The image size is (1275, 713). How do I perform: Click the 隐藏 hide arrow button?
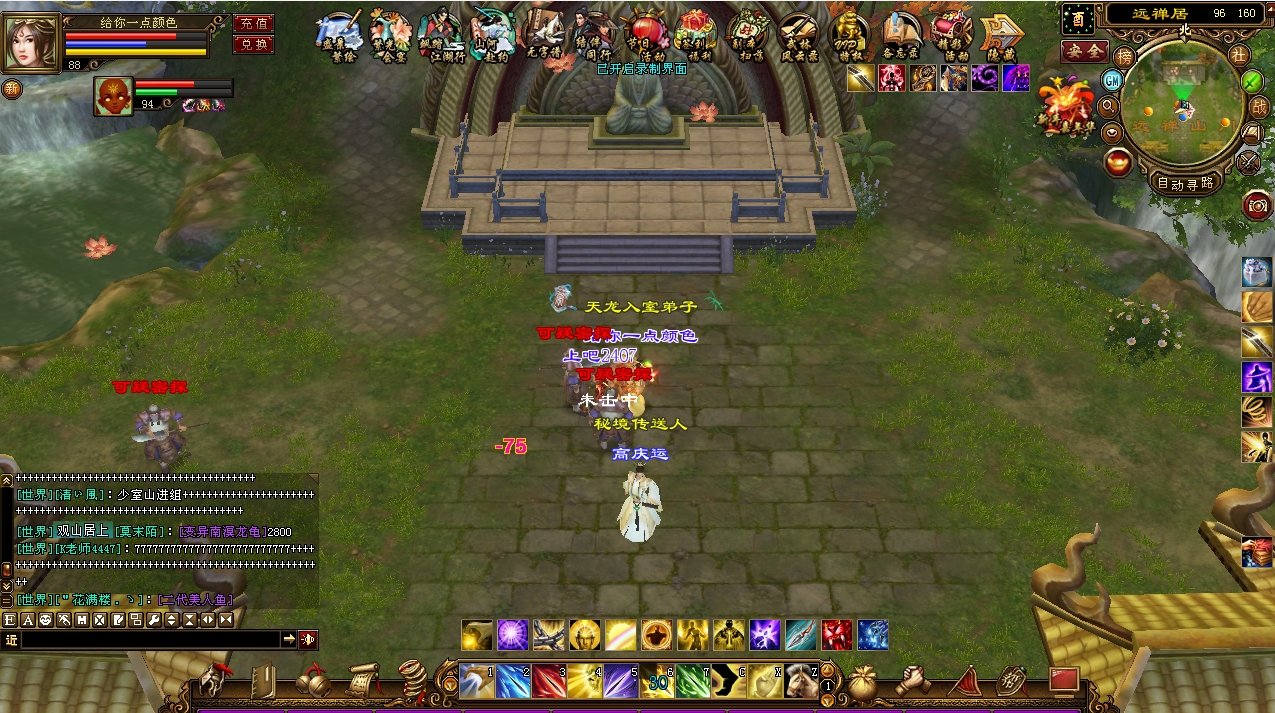pyautogui.click(x=1001, y=35)
